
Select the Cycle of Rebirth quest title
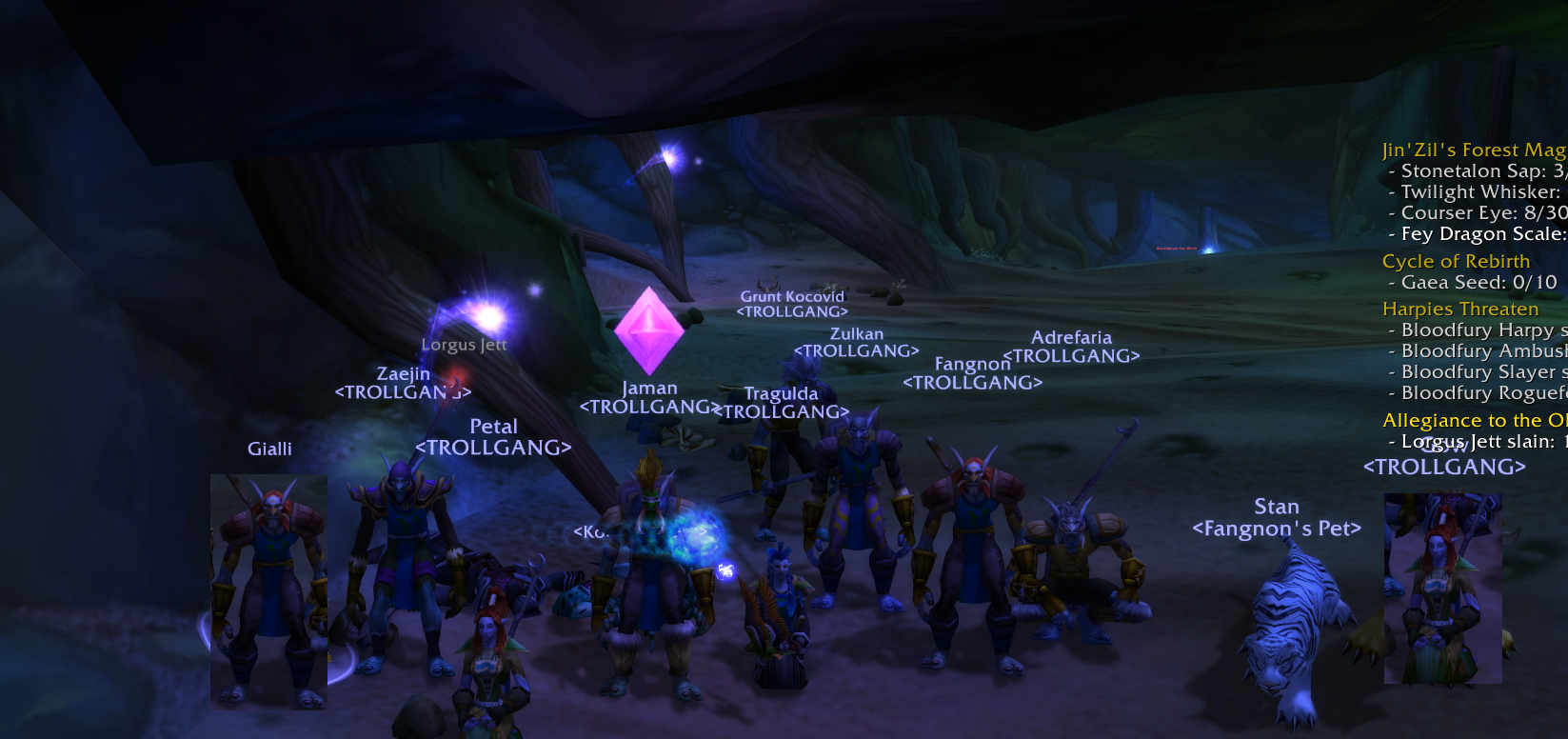tap(1456, 261)
